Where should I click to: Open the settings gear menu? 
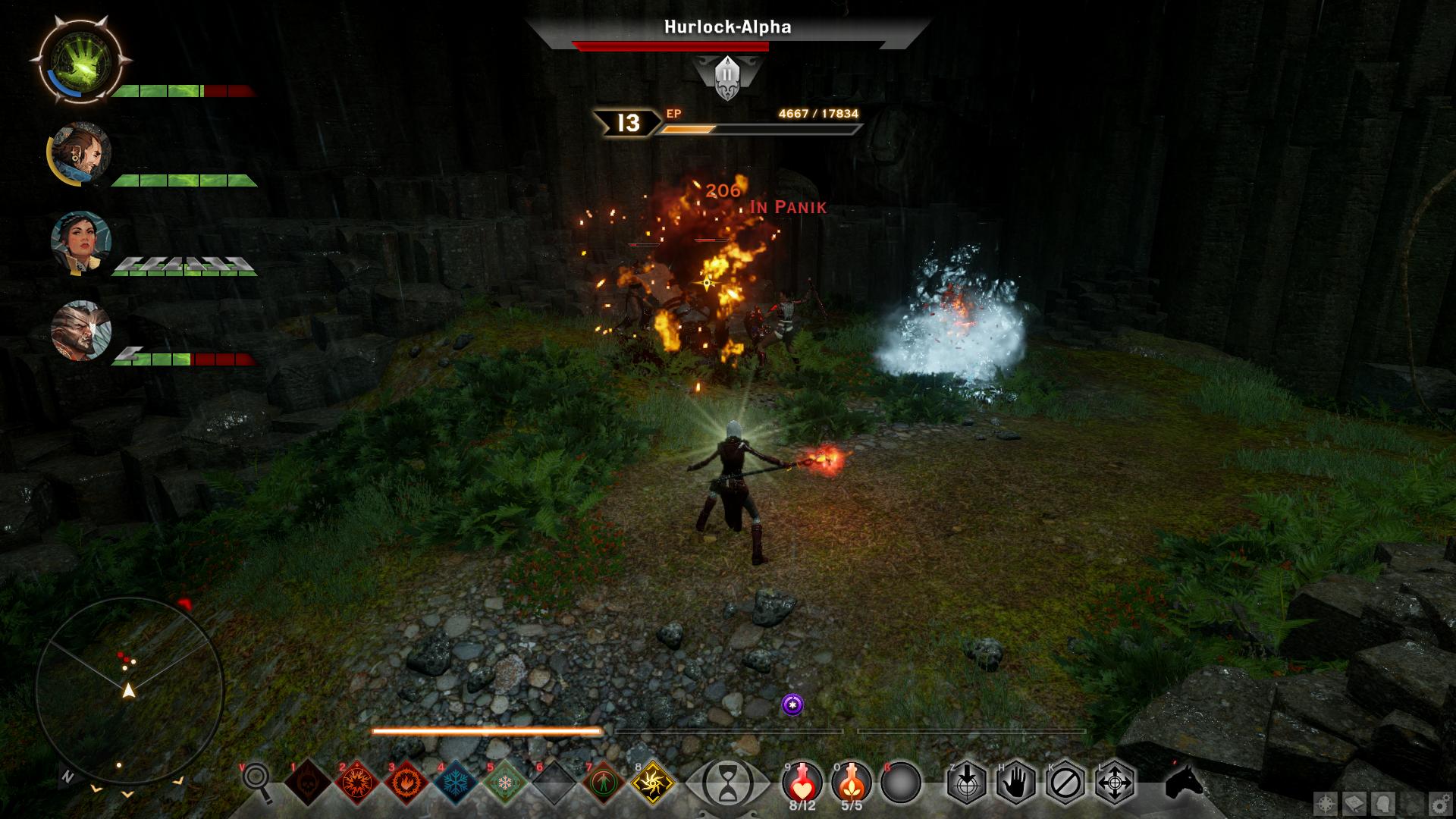[x=1439, y=803]
